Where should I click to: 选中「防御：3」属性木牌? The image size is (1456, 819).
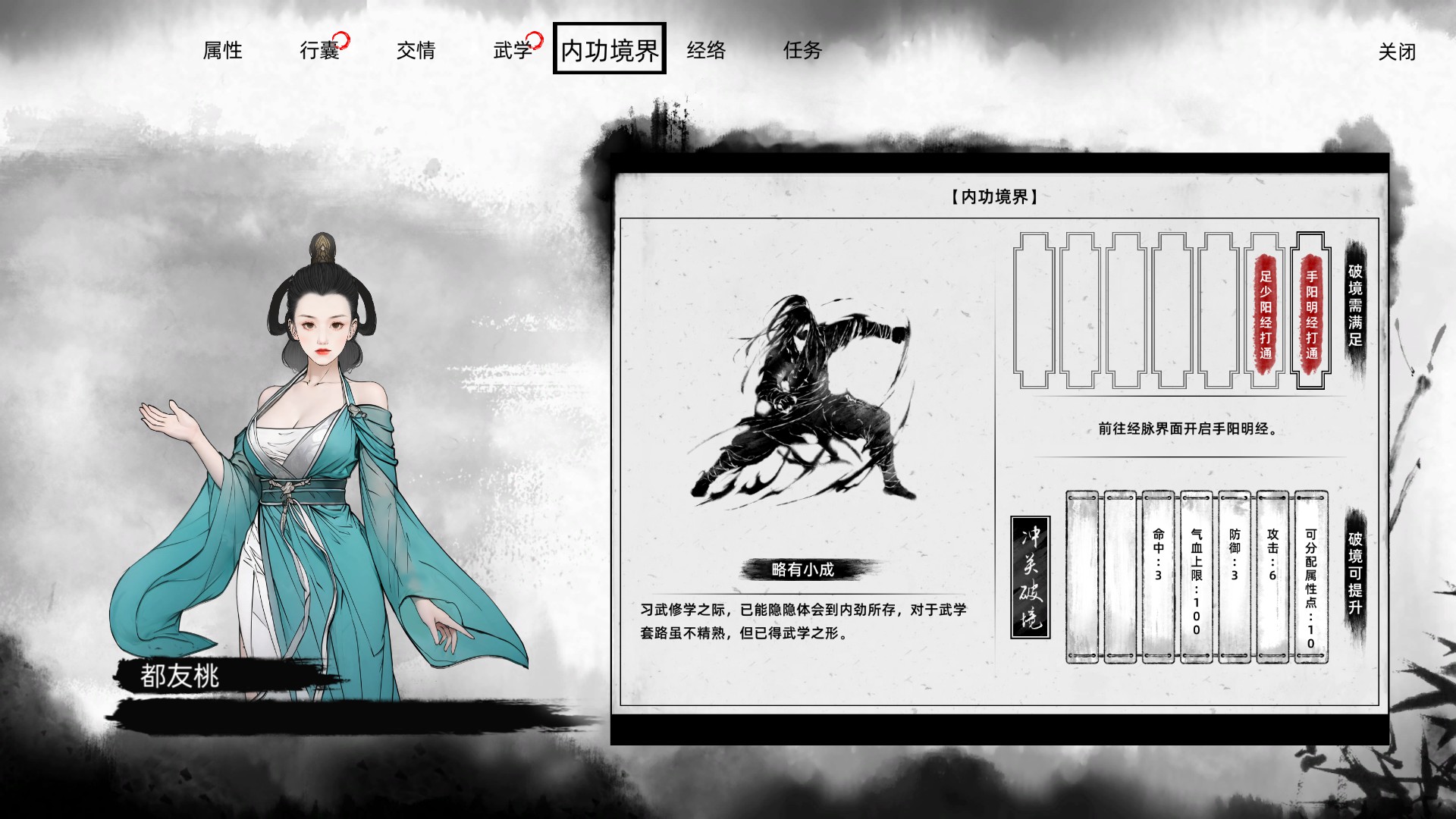1234,578
